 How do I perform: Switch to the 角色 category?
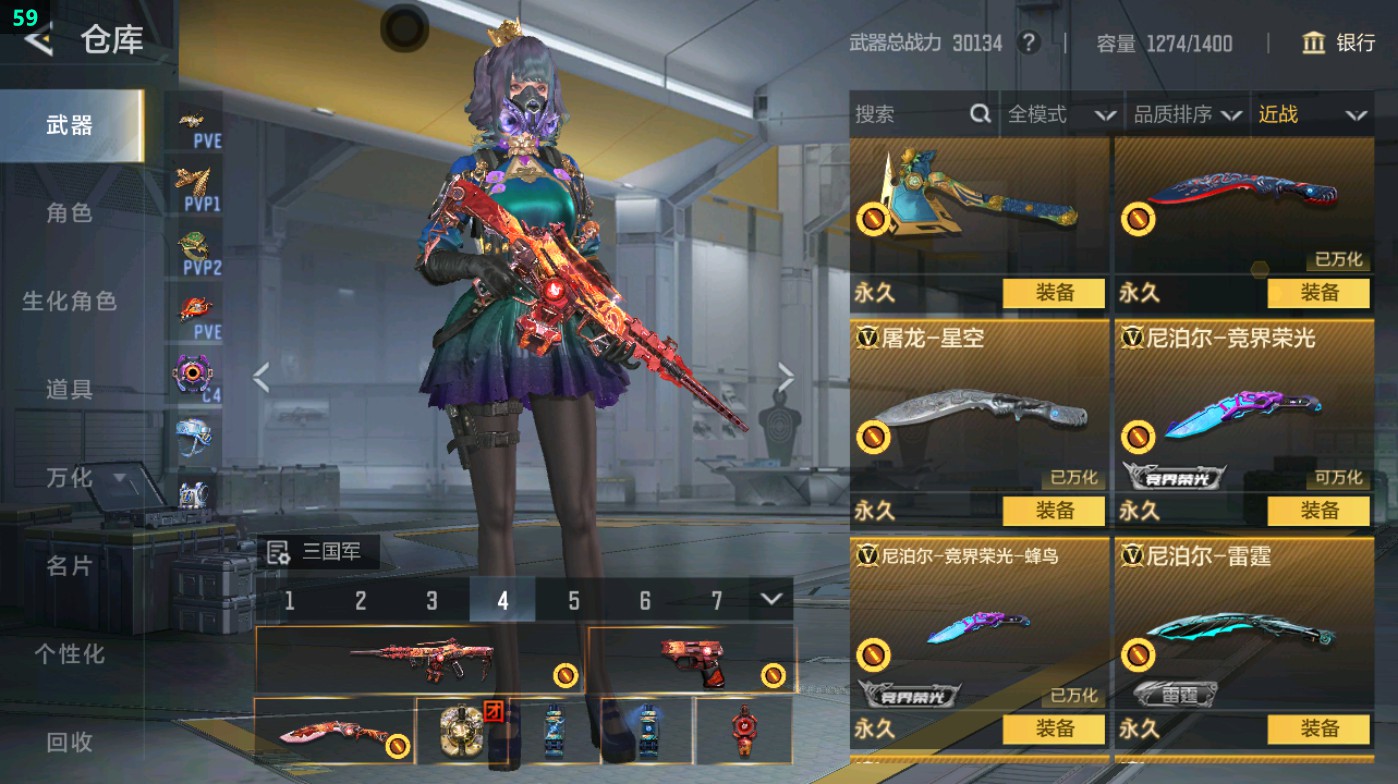pyautogui.click(x=69, y=213)
